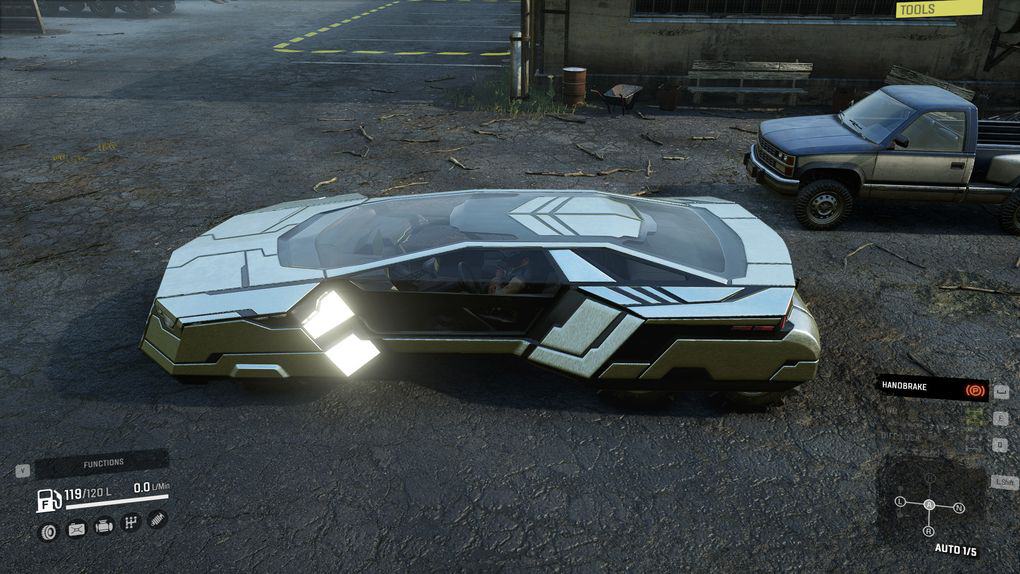Click the suspension spring icon
Viewport: 1020px width, 574px height.
(157, 520)
